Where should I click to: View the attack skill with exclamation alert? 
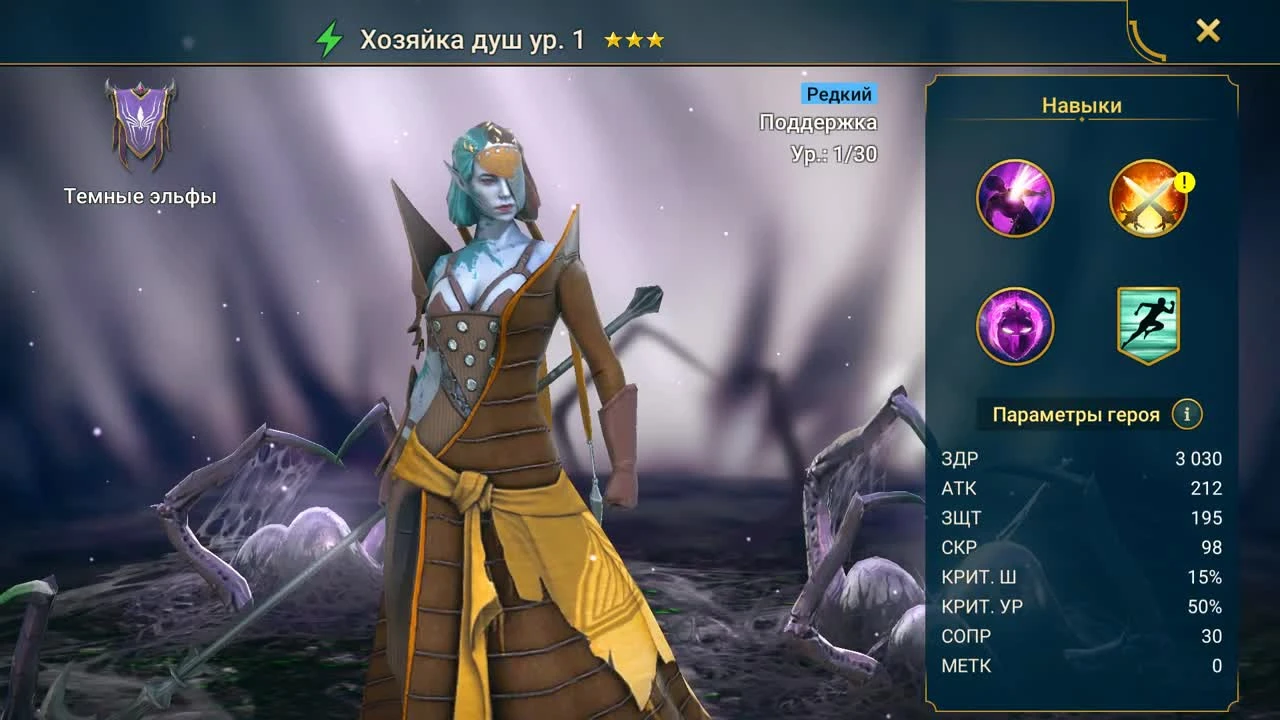pos(1147,198)
